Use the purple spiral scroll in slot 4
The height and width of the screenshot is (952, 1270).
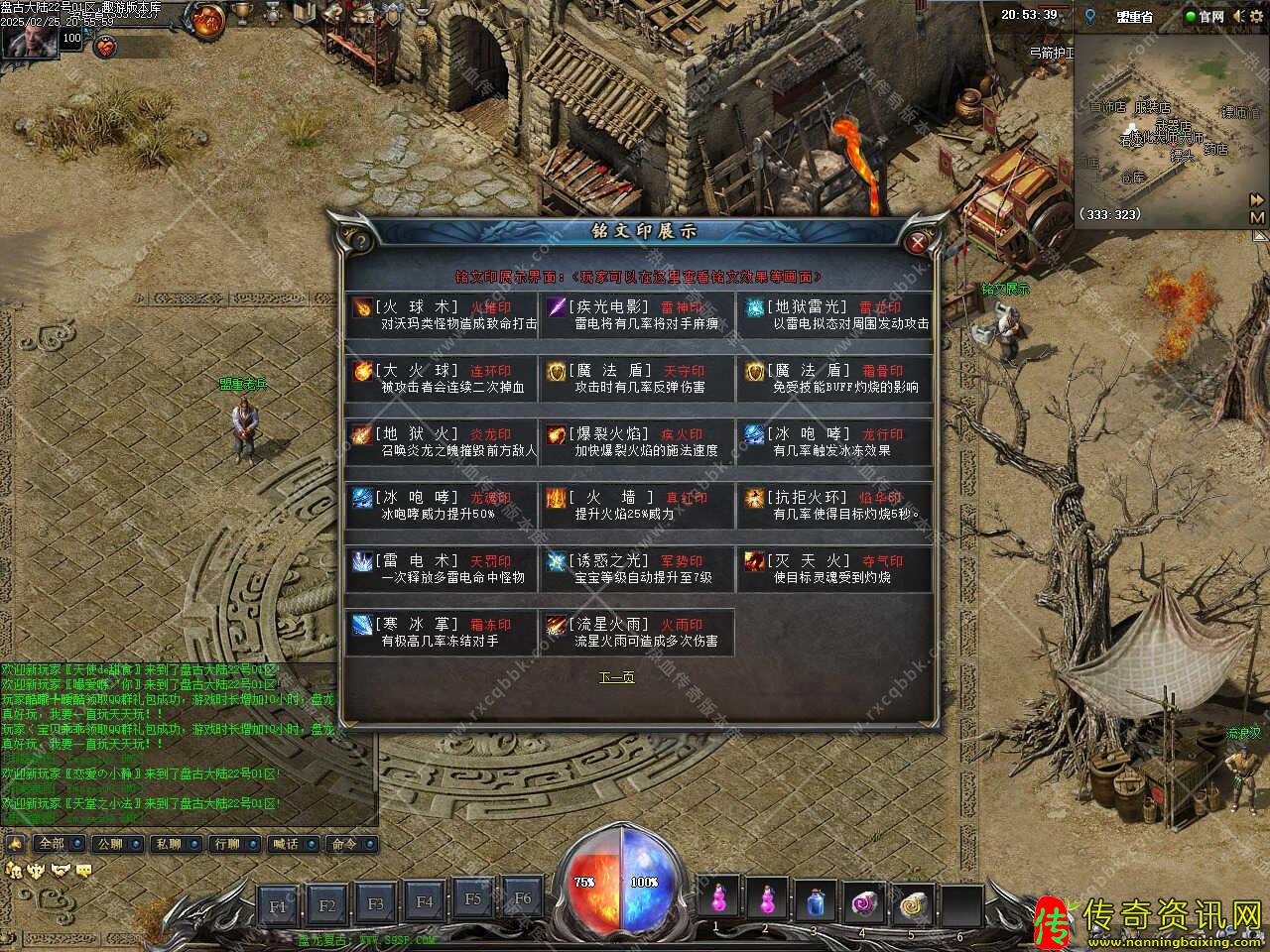(862, 899)
